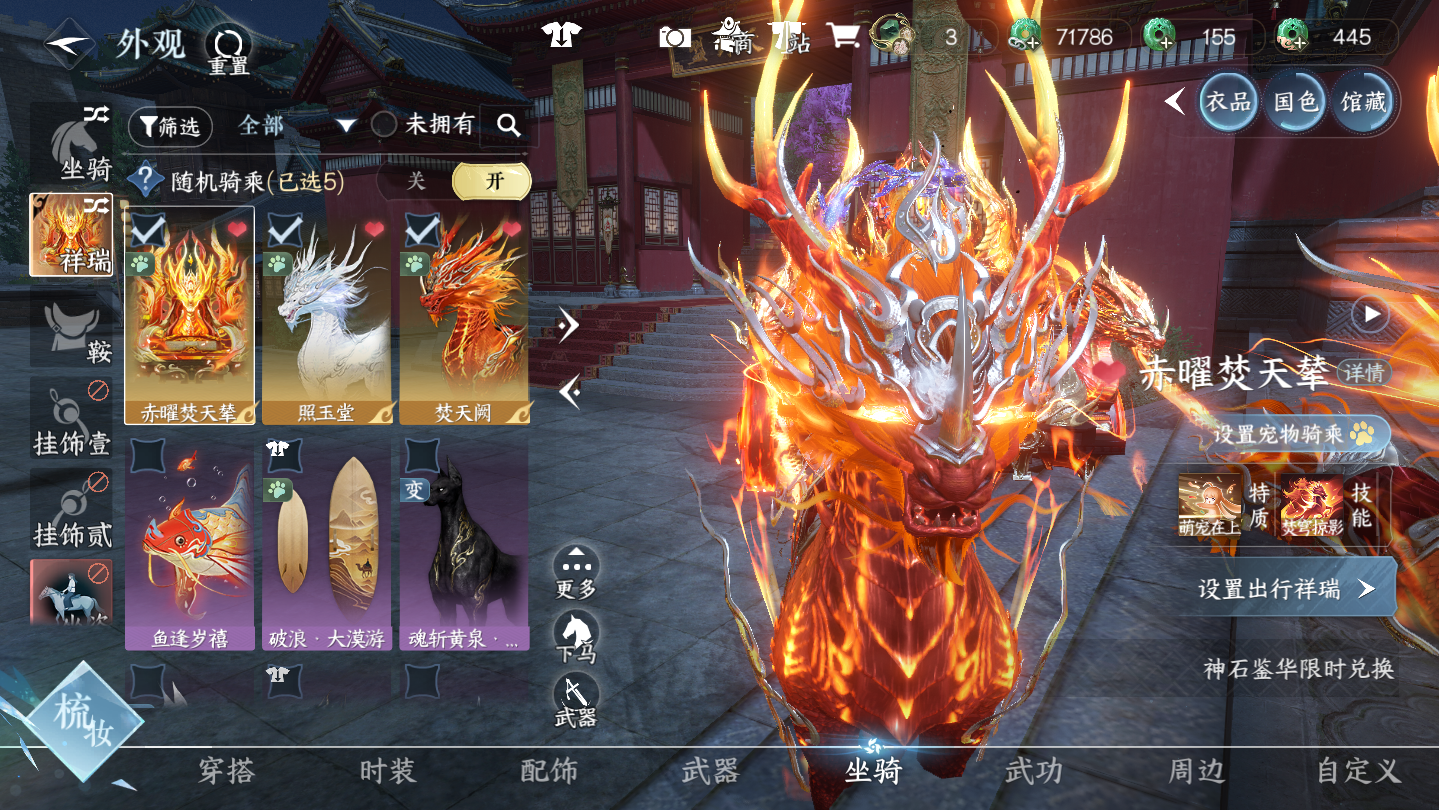Image resolution: width=1439 pixels, height=810 pixels.
Task: Switch to the 时装 tab
Action: pyautogui.click(x=387, y=771)
